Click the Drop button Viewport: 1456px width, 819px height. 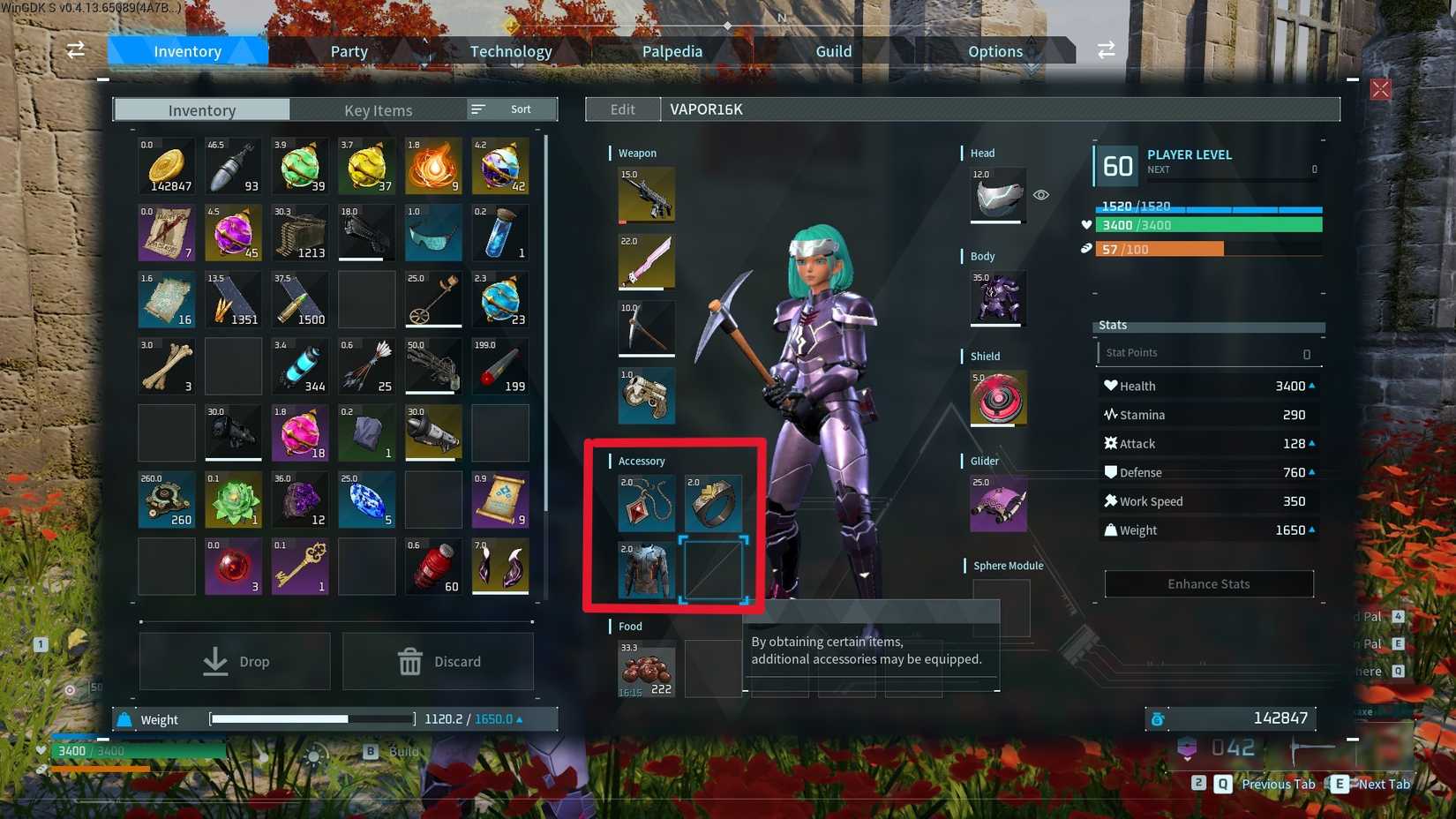click(x=234, y=661)
